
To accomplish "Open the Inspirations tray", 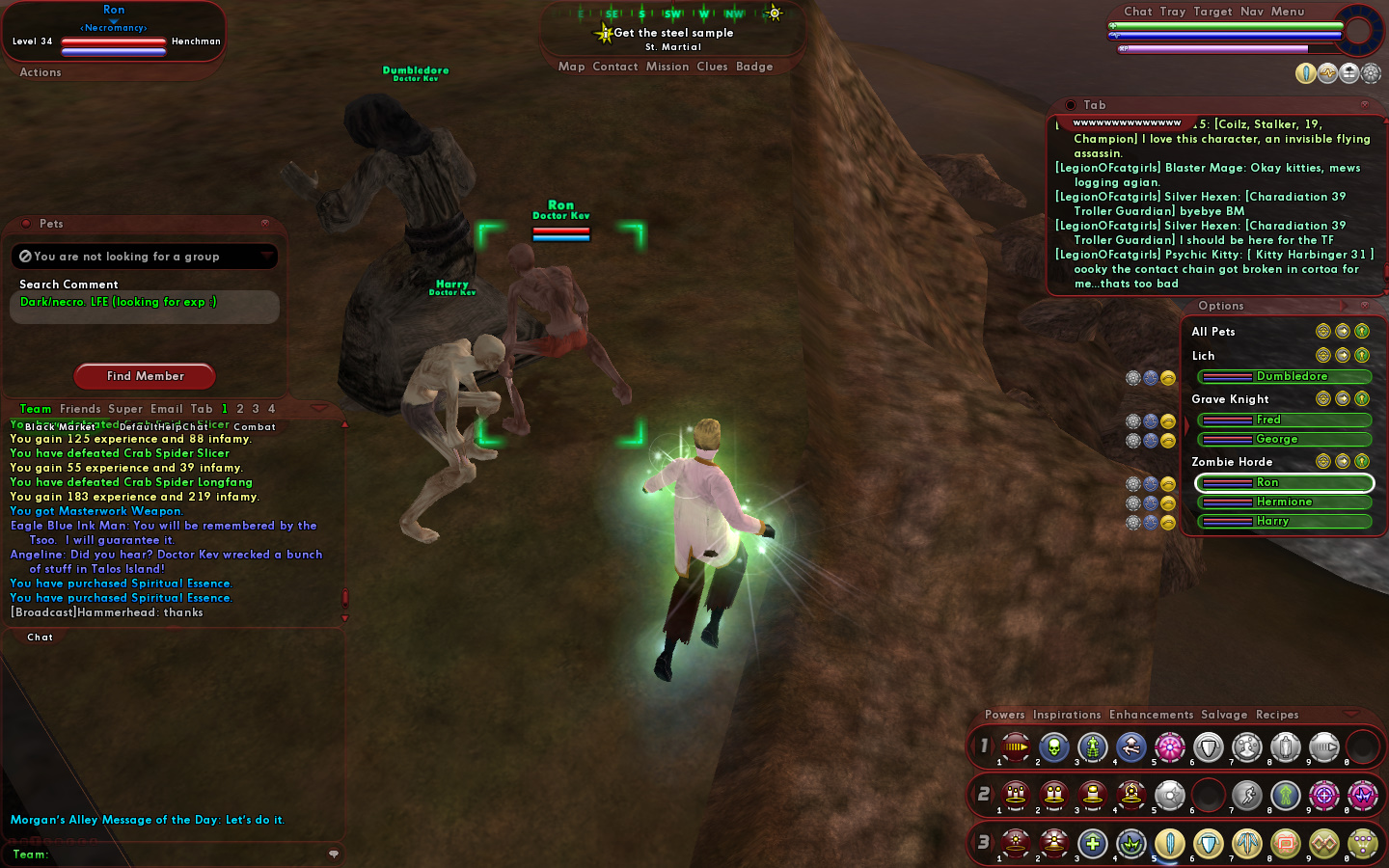I will click(1067, 715).
